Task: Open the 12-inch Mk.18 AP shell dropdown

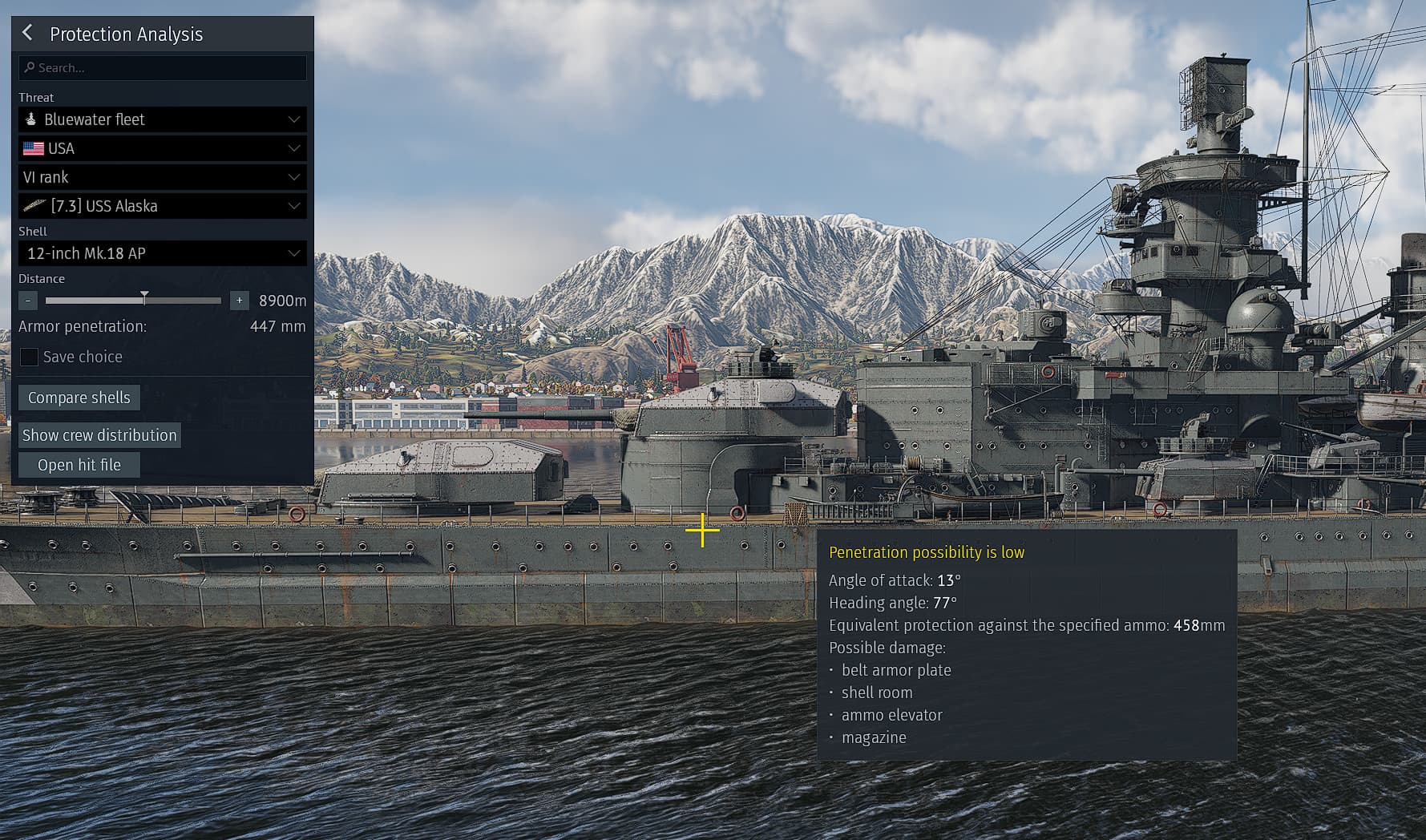Action: [163, 253]
